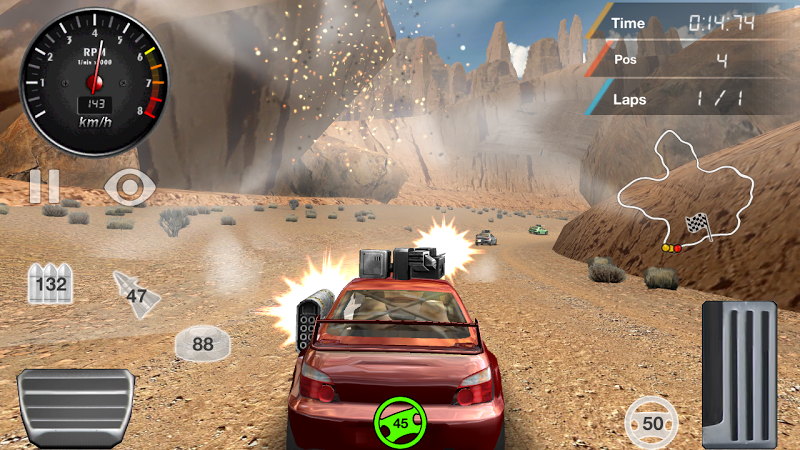Fire the machine gun with 132 bullets
800x450 pixels.
point(50,284)
